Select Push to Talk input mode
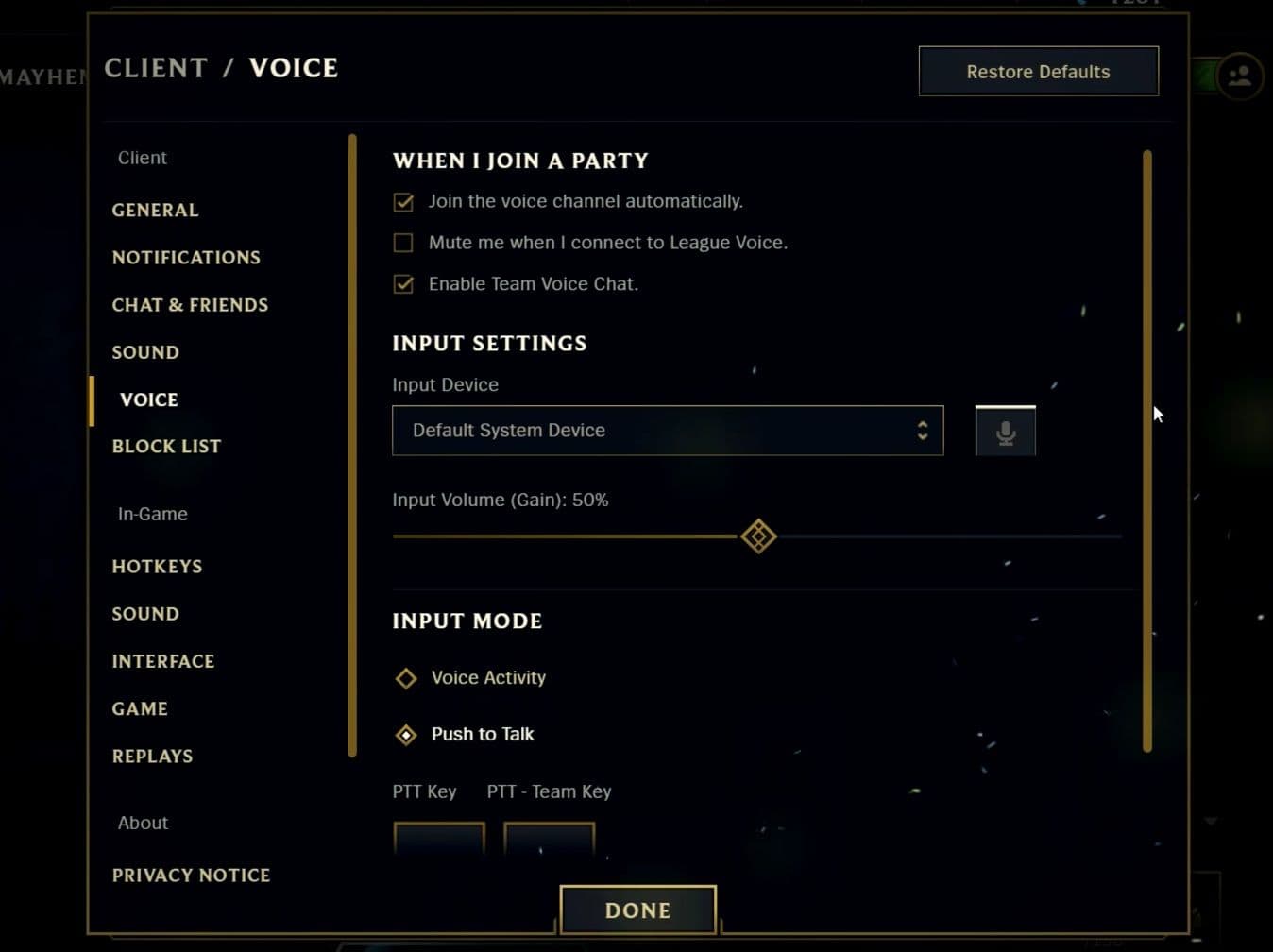This screenshot has height=952, width=1273. pyautogui.click(x=406, y=734)
